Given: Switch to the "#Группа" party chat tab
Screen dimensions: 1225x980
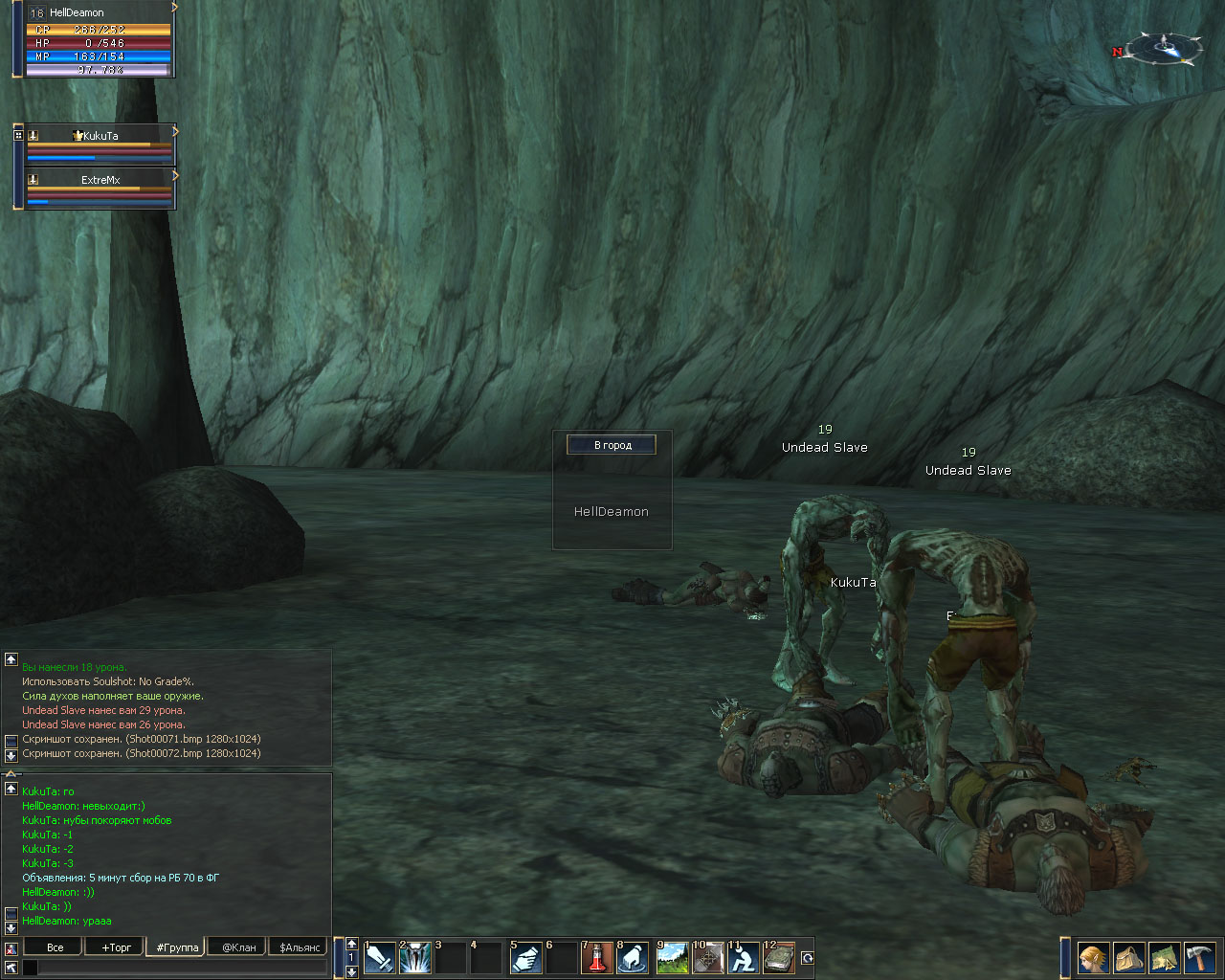Looking at the screenshot, I should tap(177, 947).
